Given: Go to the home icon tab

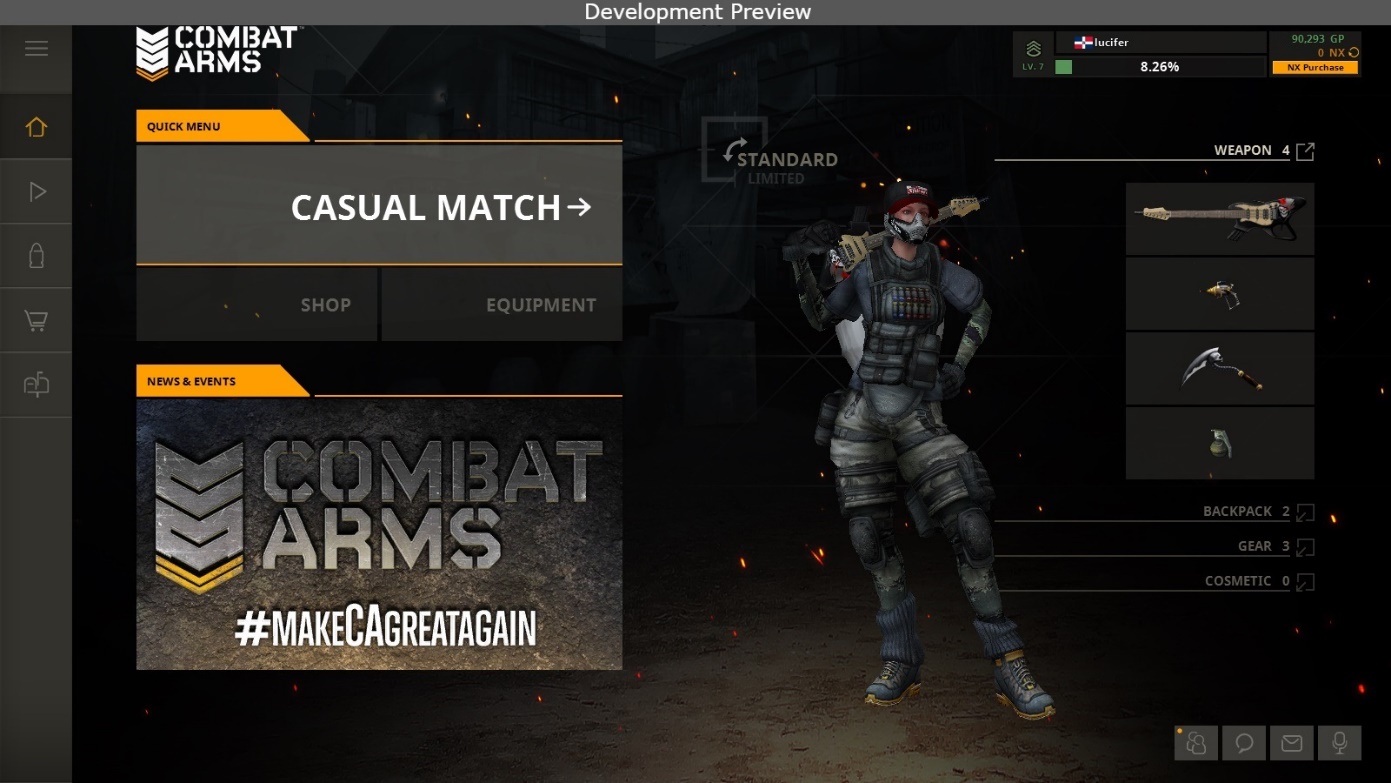Looking at the screenshot, I should (x=36, y=127).
